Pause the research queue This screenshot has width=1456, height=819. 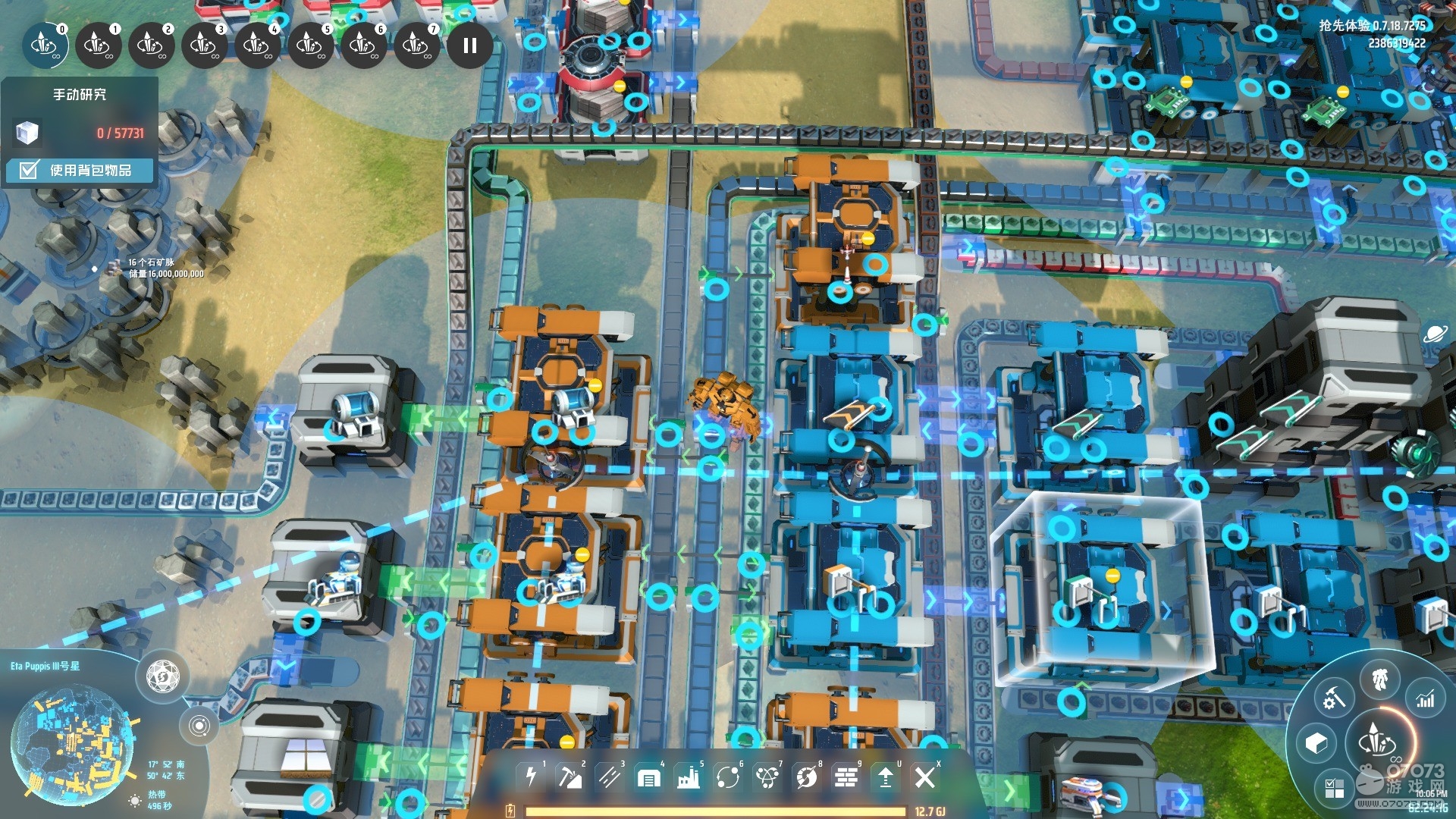469,46
